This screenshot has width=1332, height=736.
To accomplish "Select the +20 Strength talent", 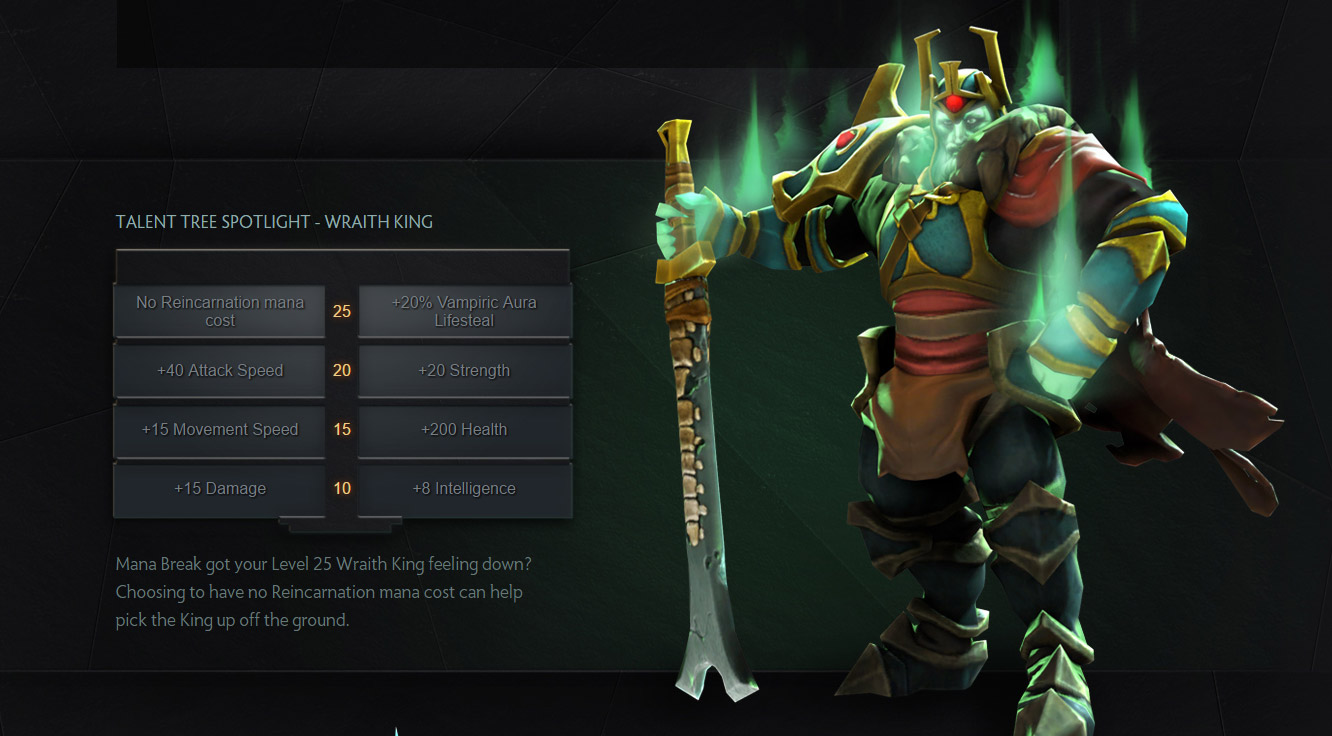I will [x=464, y=370].
